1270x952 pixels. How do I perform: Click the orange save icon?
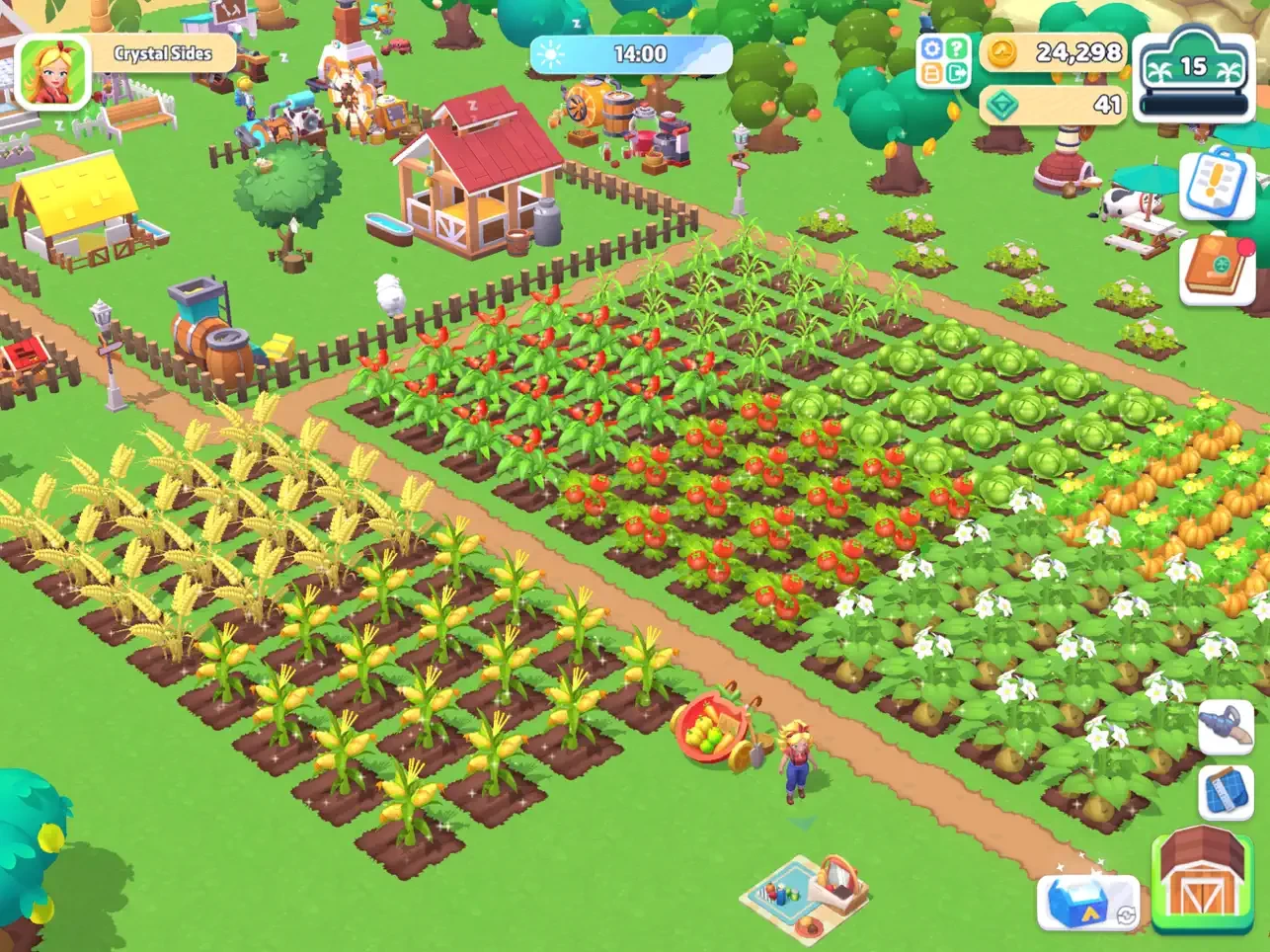(x=931, y=74)
